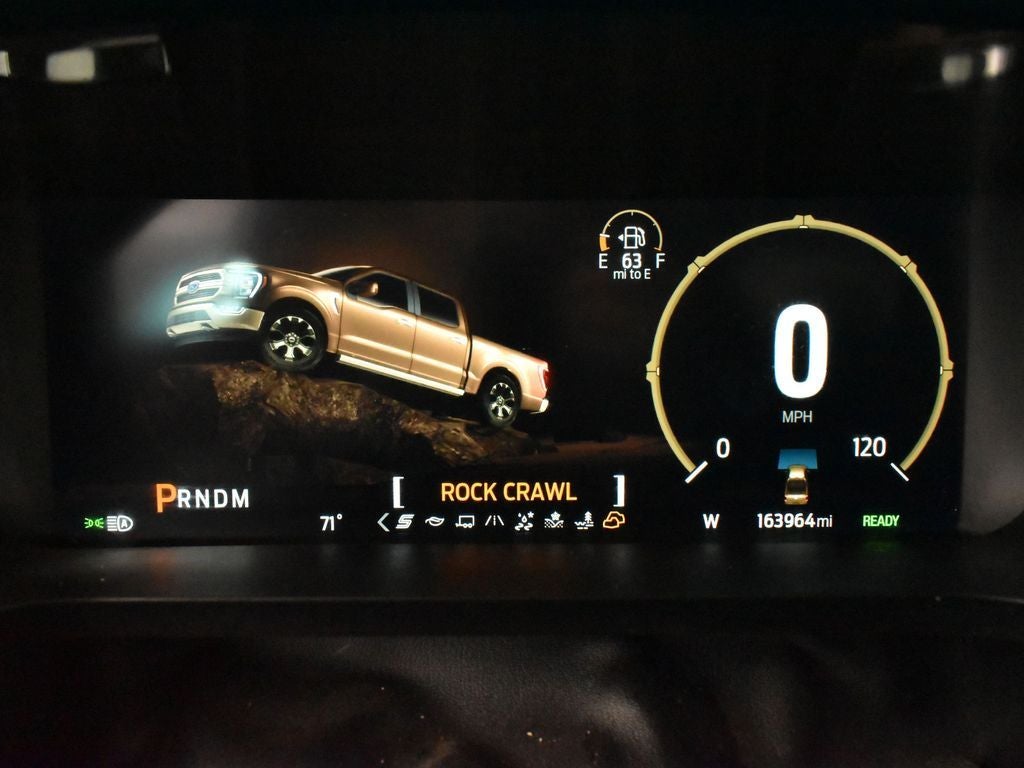1024x768 pixels.
Task: Click the auto high-beam headlight indicator
Action: click(121, 523)
